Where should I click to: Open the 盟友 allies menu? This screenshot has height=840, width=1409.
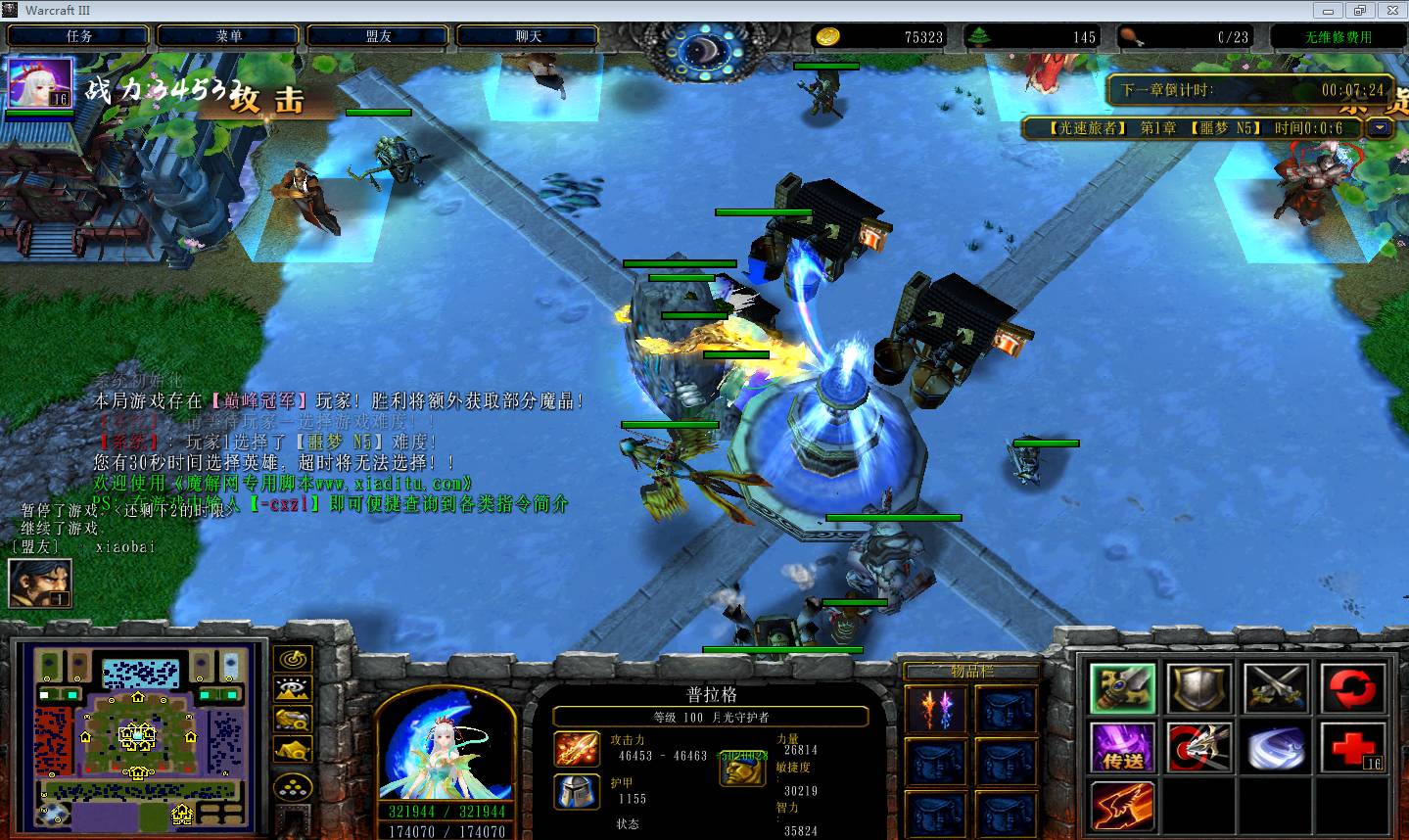pyautogui.click(x=379, y=36)
